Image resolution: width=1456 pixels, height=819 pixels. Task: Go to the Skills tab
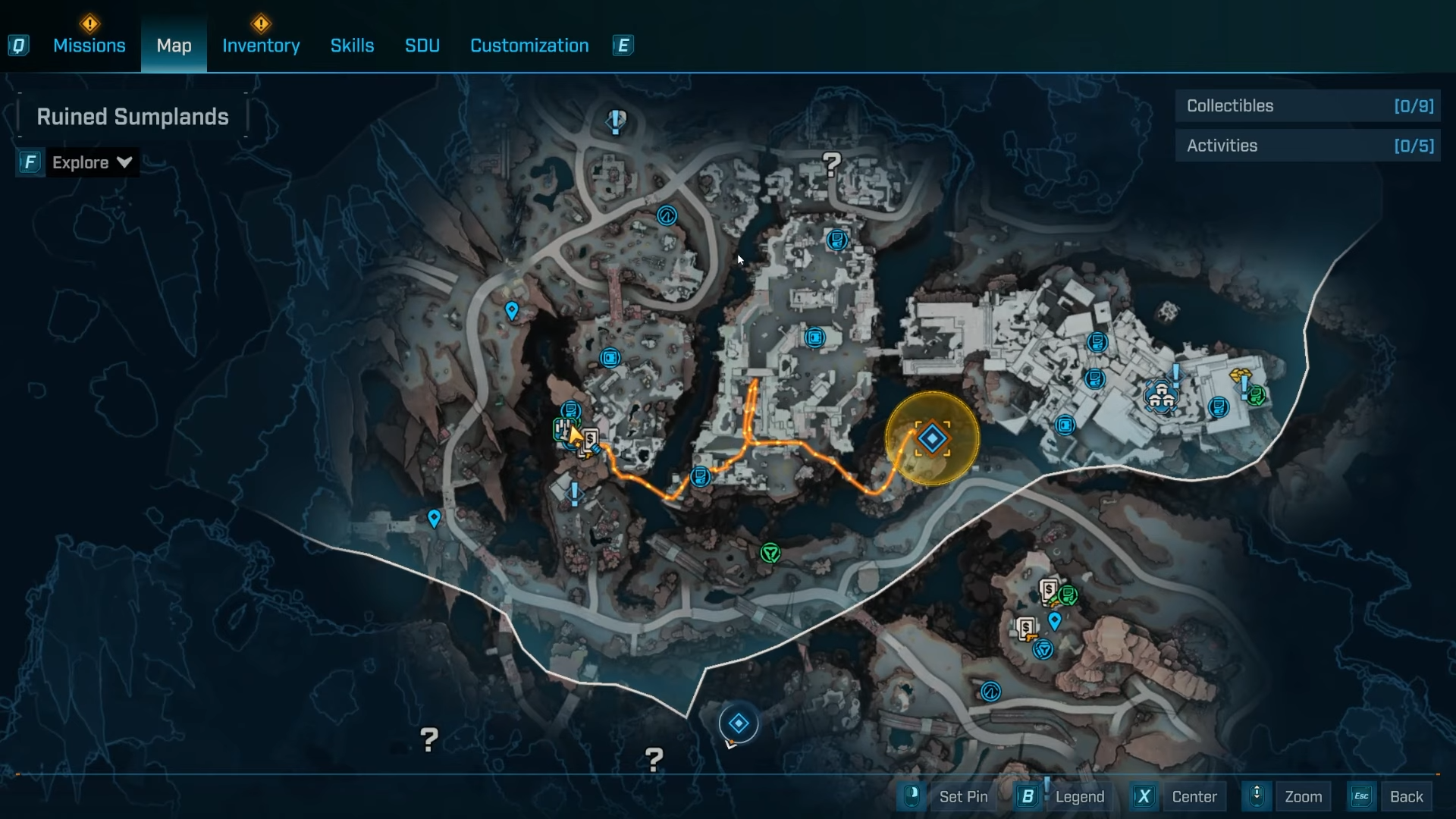click(x=352, y=45)
